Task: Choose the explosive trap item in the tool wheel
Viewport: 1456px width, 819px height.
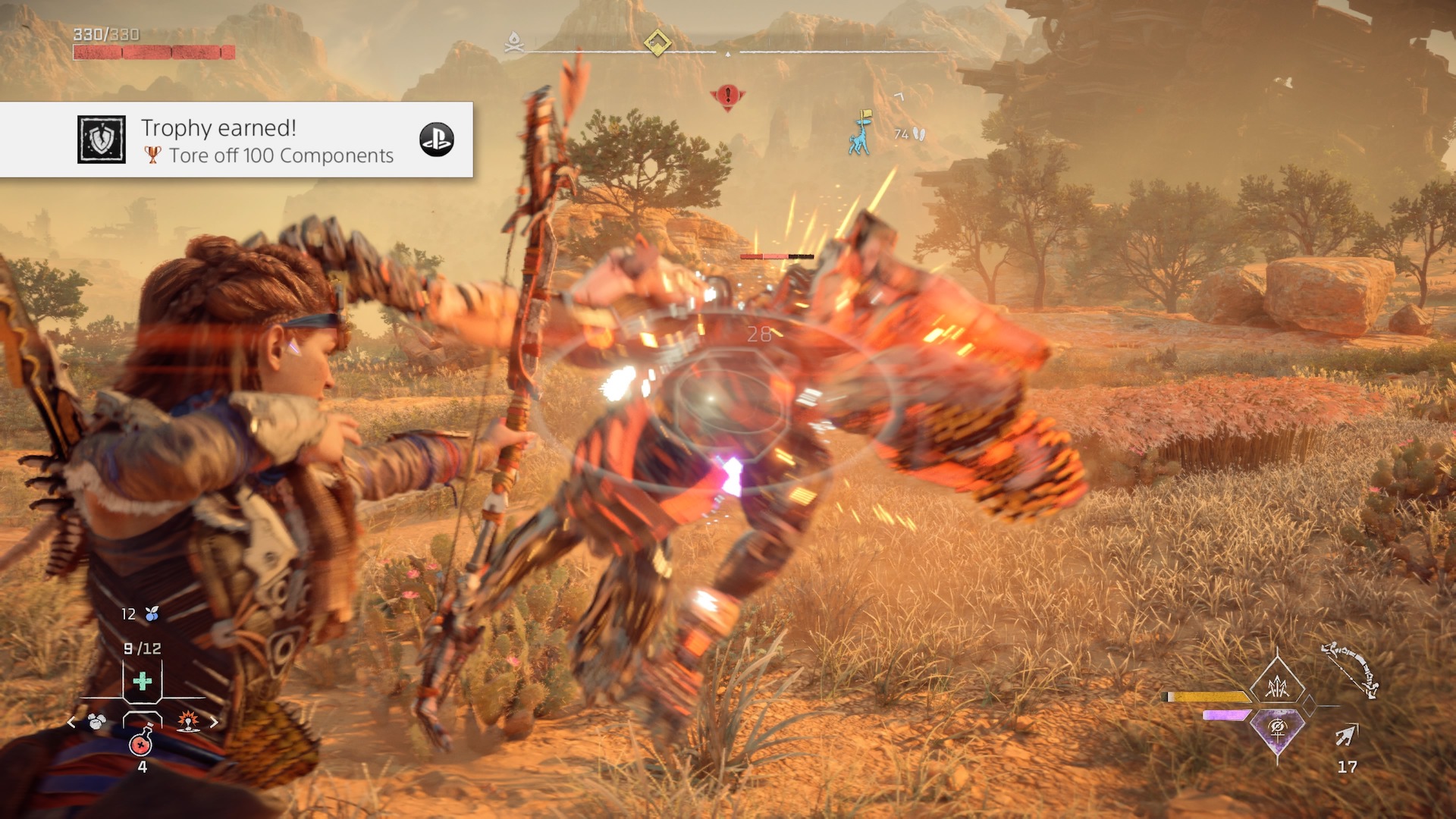Action: click(187, 721)
